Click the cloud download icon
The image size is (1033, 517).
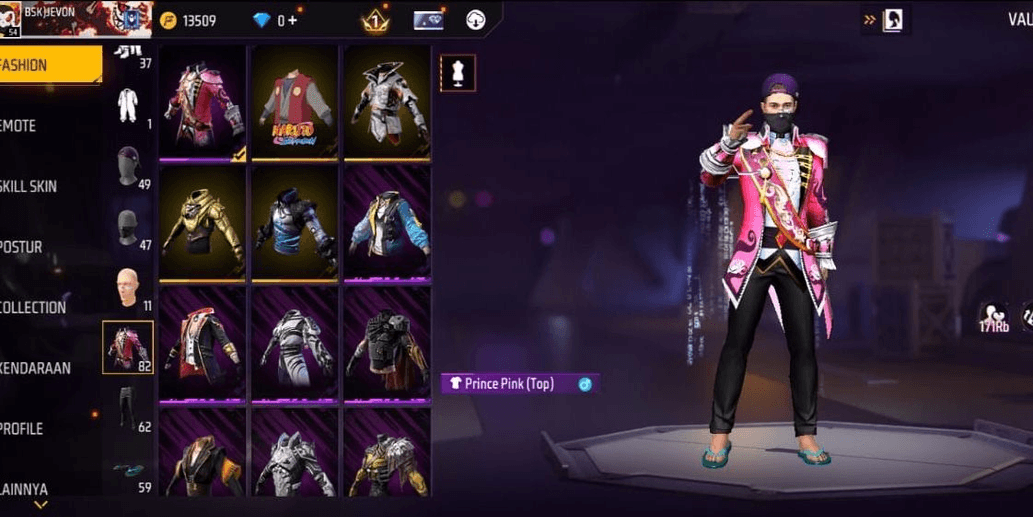[x=476, y=20]
